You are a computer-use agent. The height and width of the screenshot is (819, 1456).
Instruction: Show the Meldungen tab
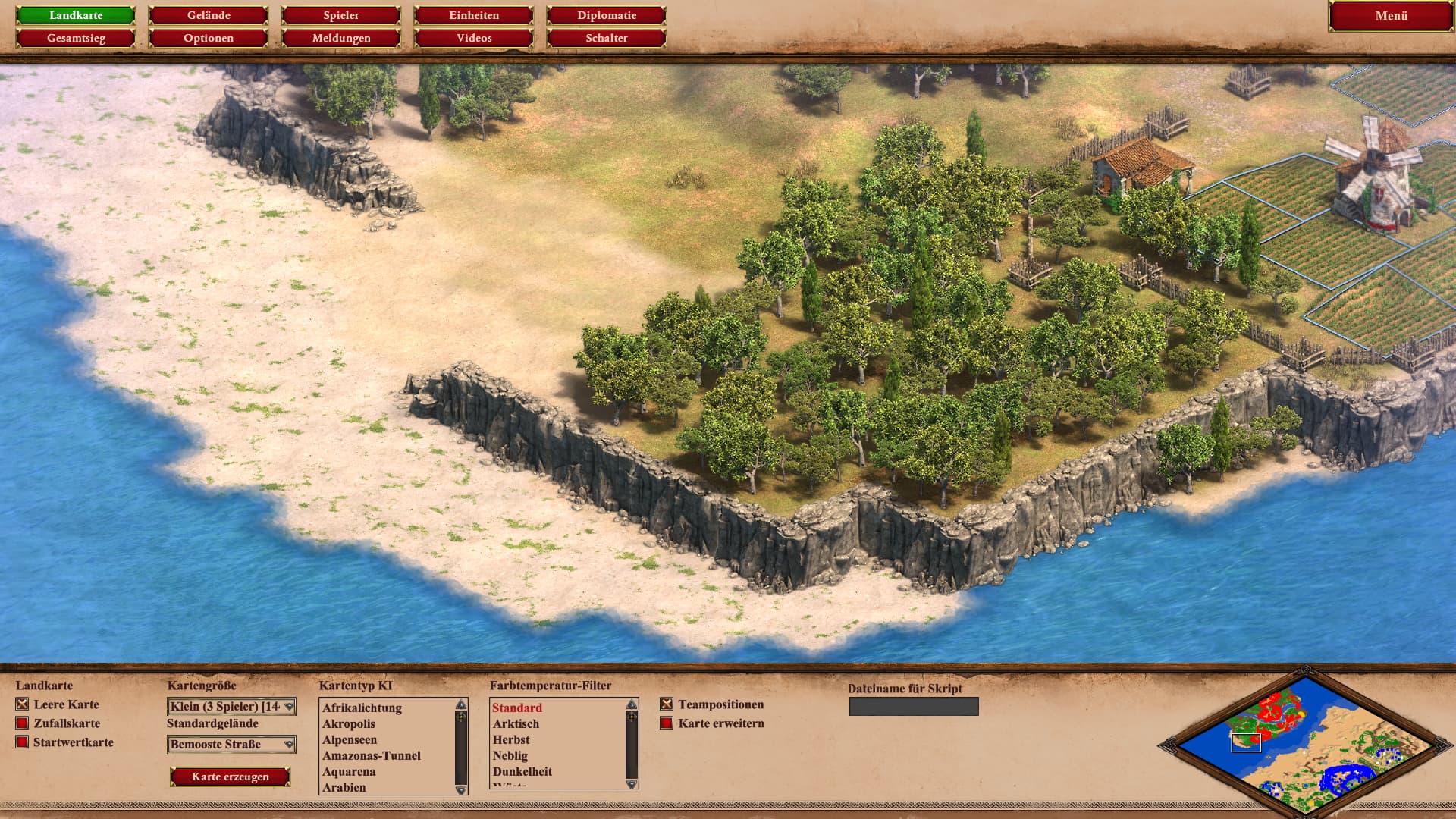pos(341,38)
